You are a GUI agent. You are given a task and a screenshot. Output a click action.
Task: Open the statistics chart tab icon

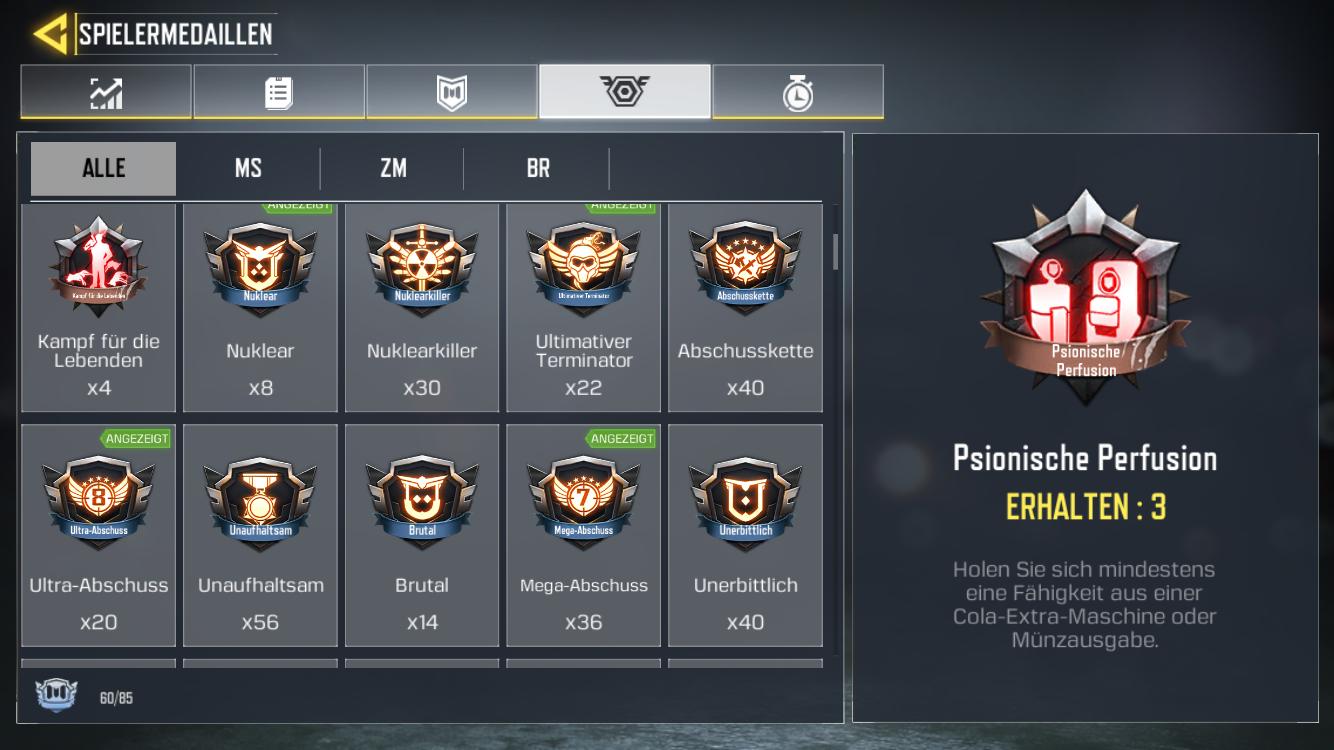coord(106,90)
